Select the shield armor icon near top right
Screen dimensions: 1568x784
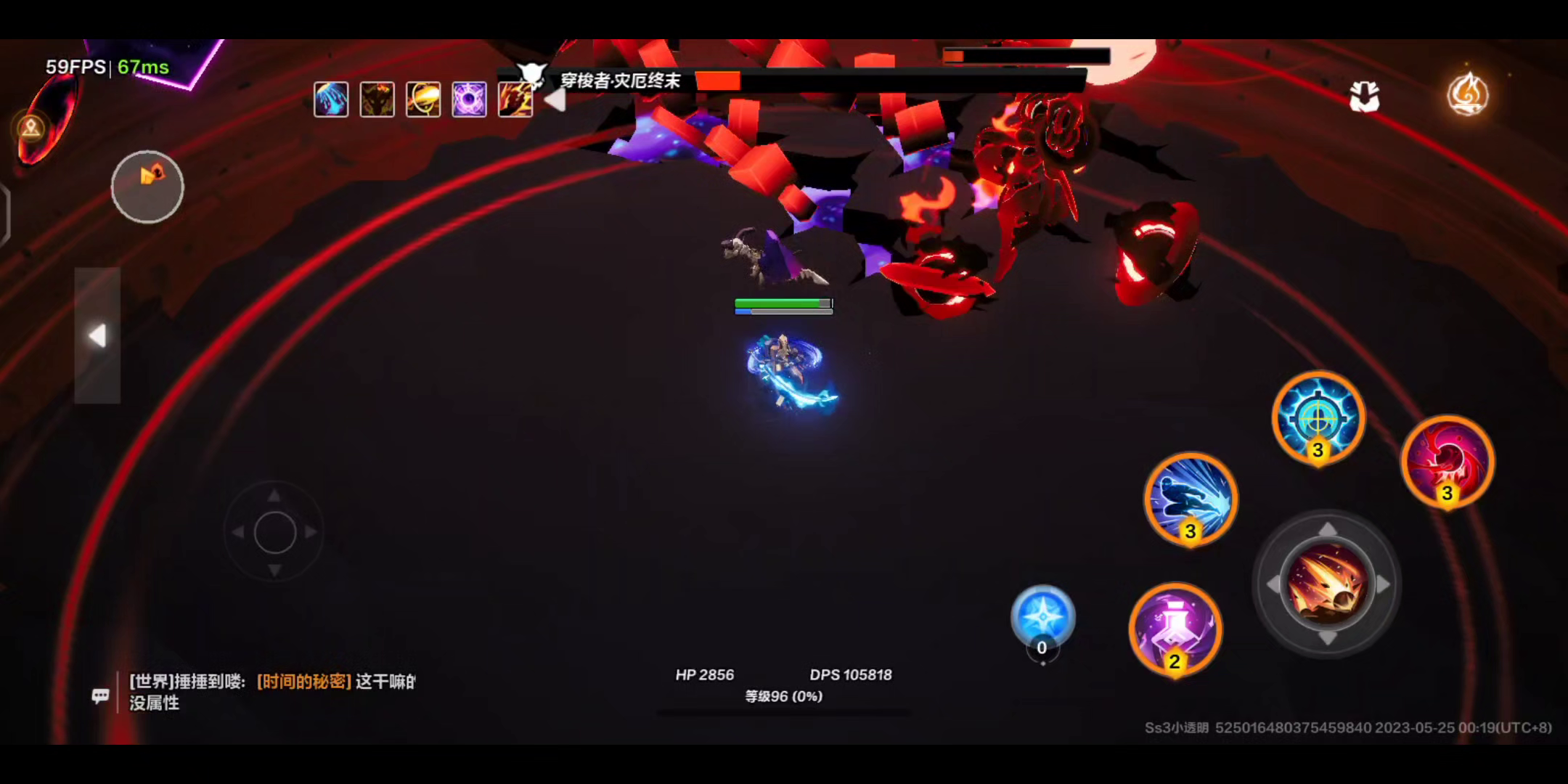1365,97
